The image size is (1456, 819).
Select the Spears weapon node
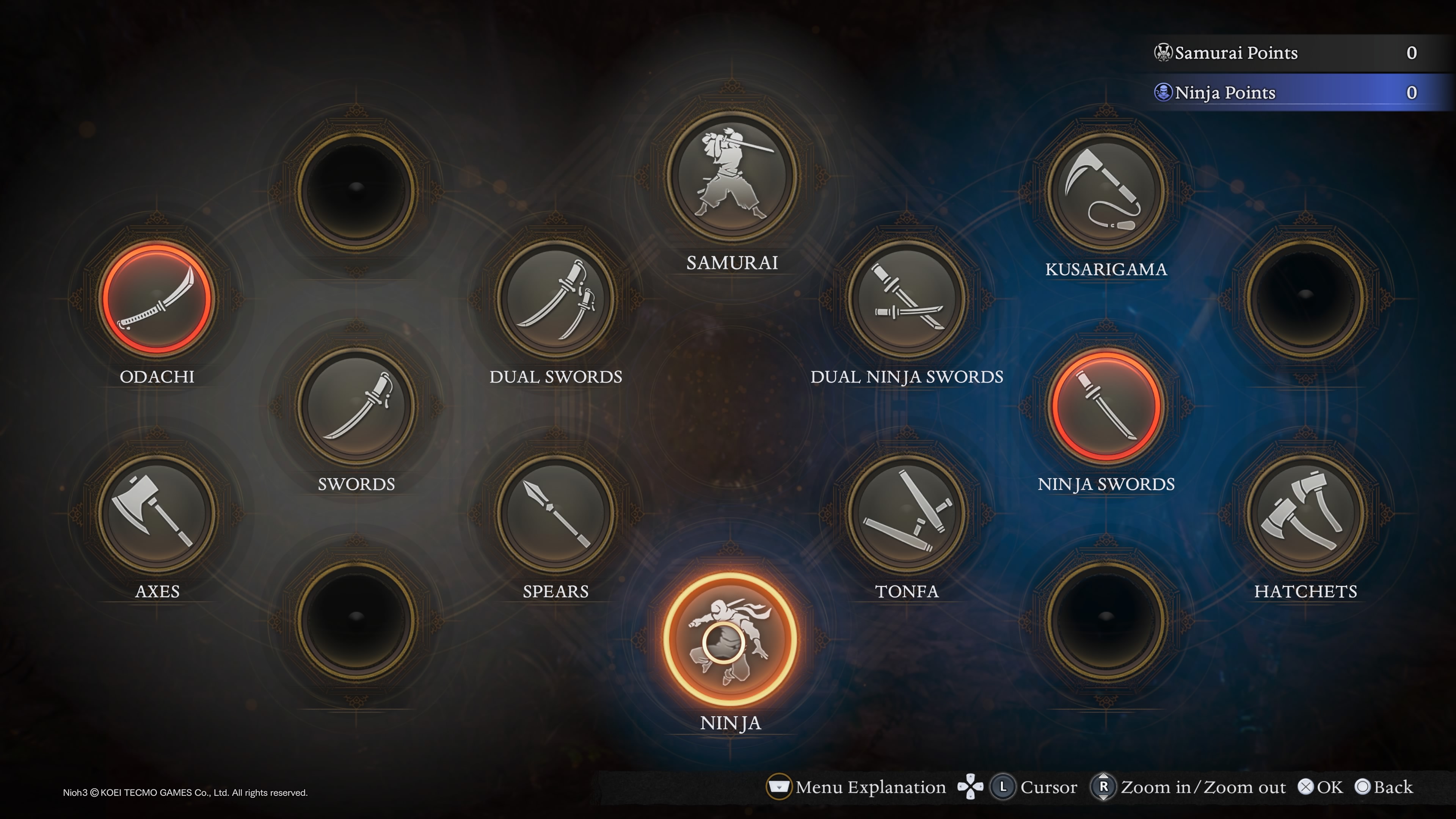click(555, 513)
